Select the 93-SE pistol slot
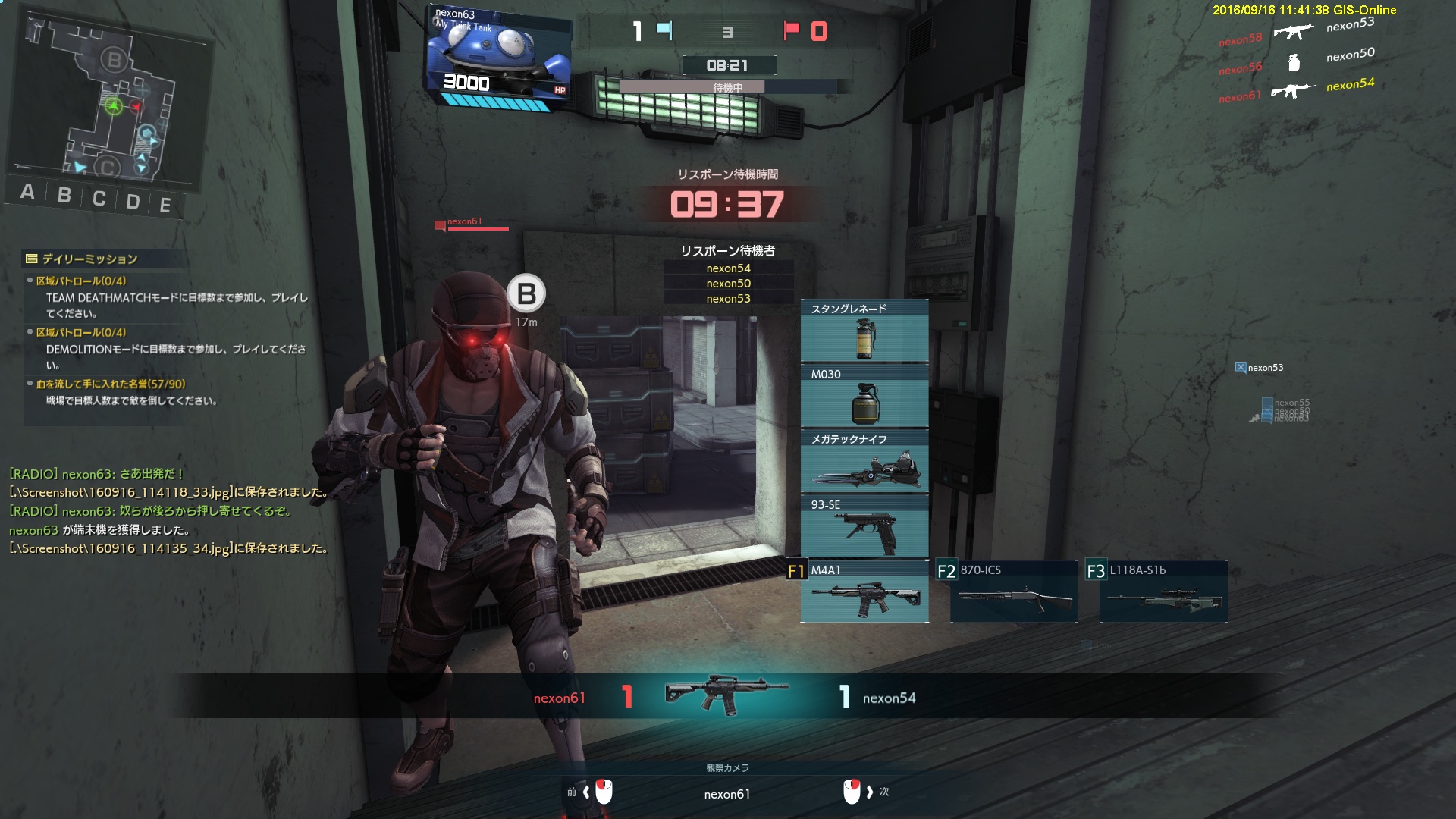 tap(864, 526)
